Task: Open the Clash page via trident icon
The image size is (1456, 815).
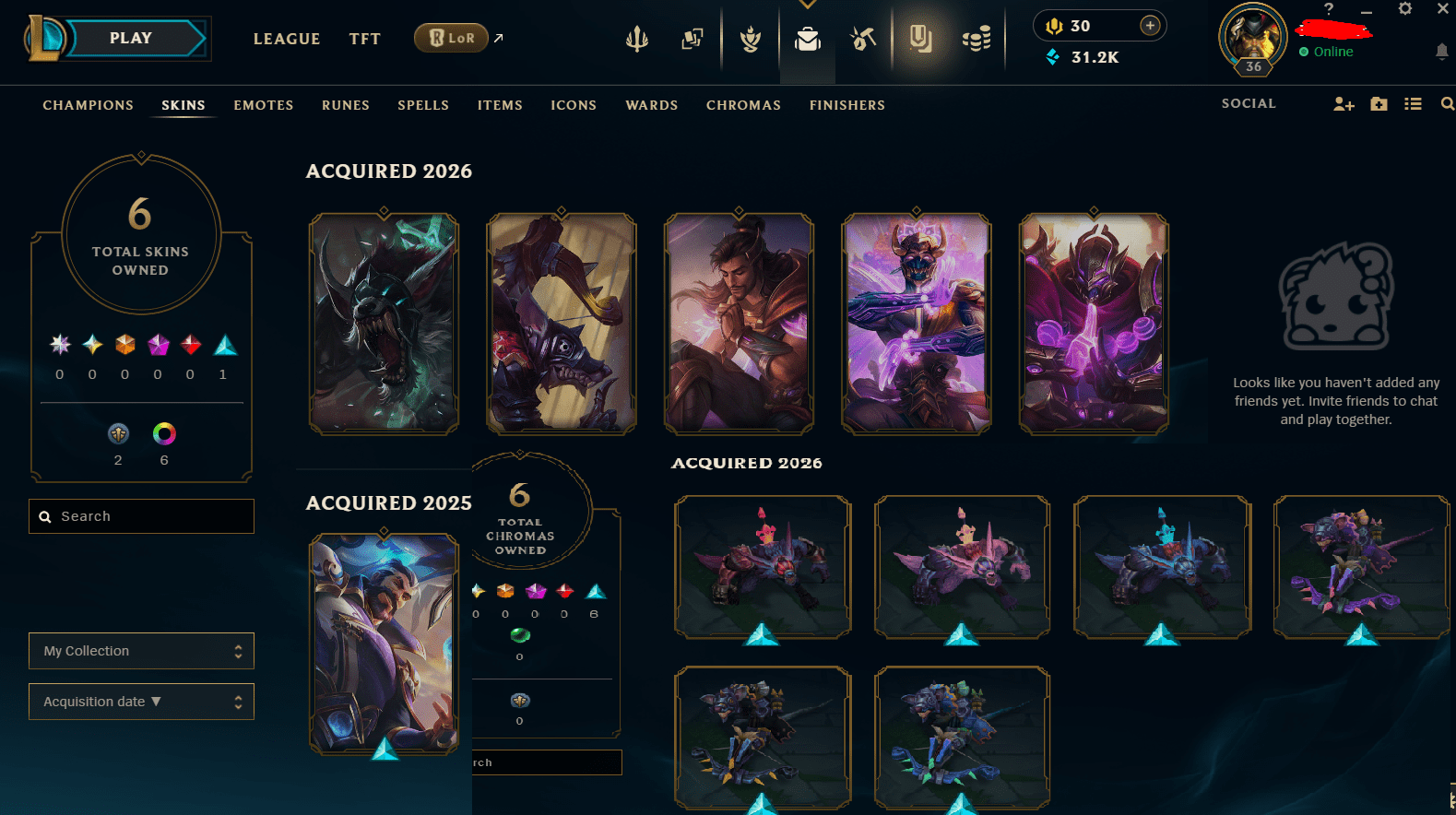Action: pos(636,39)
